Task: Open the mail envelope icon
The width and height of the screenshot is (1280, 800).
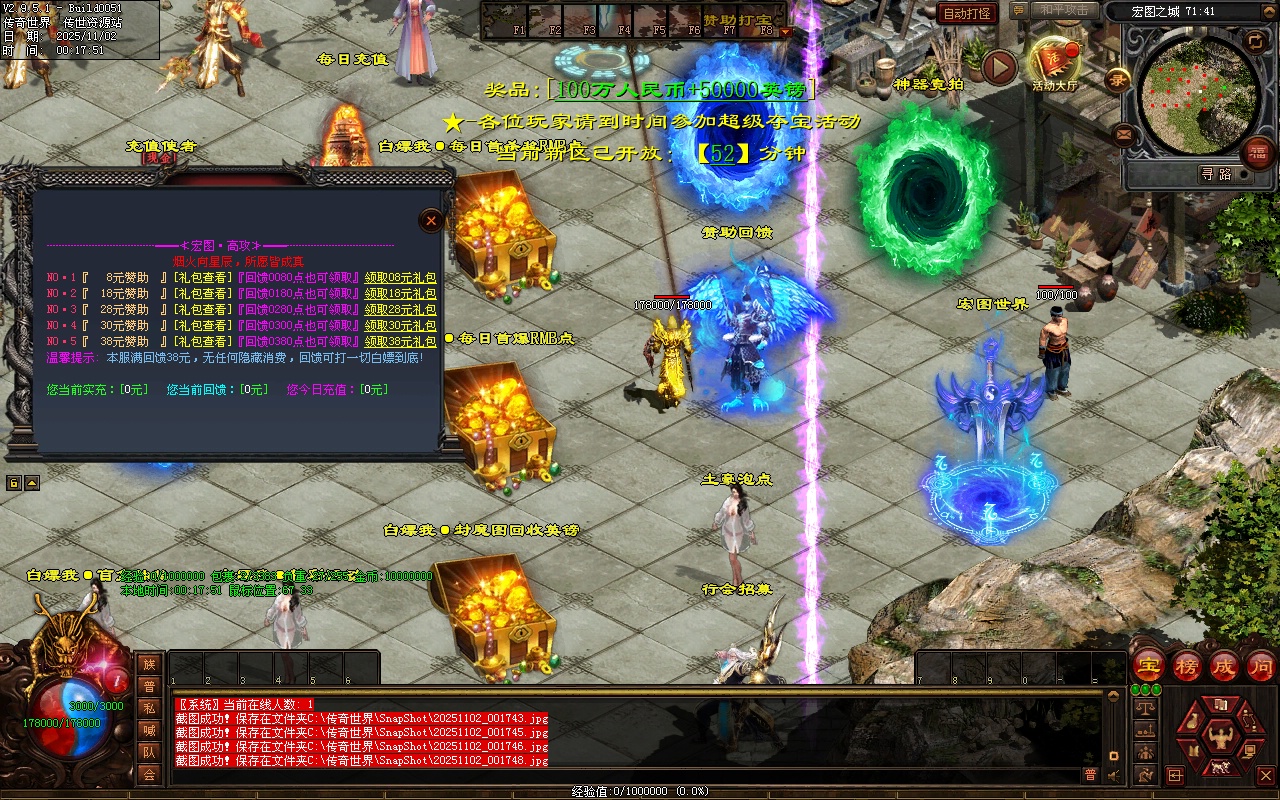Action: pos(1124,133)
